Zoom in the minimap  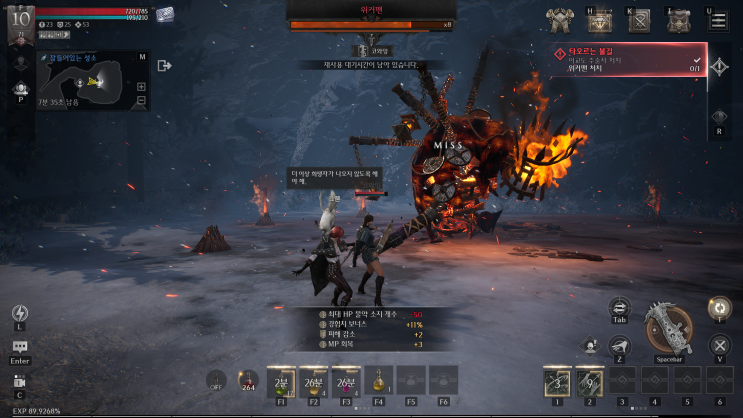pos(142,86)
